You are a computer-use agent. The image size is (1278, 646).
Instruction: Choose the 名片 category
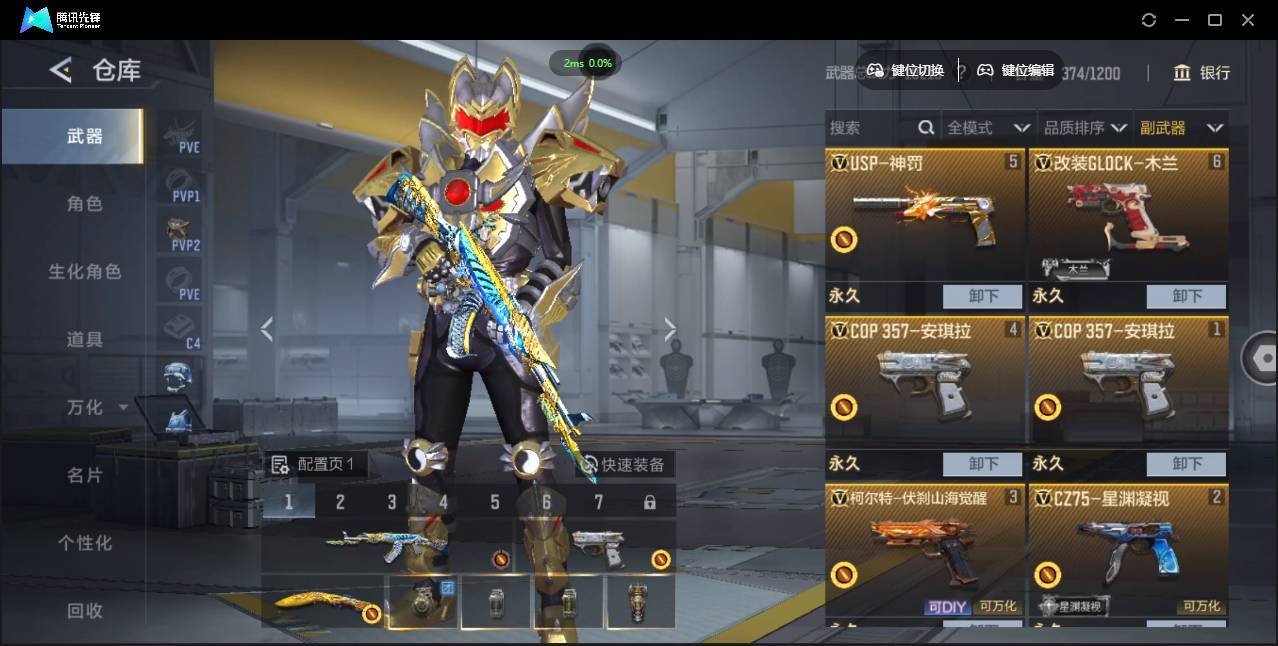point(84,475)
